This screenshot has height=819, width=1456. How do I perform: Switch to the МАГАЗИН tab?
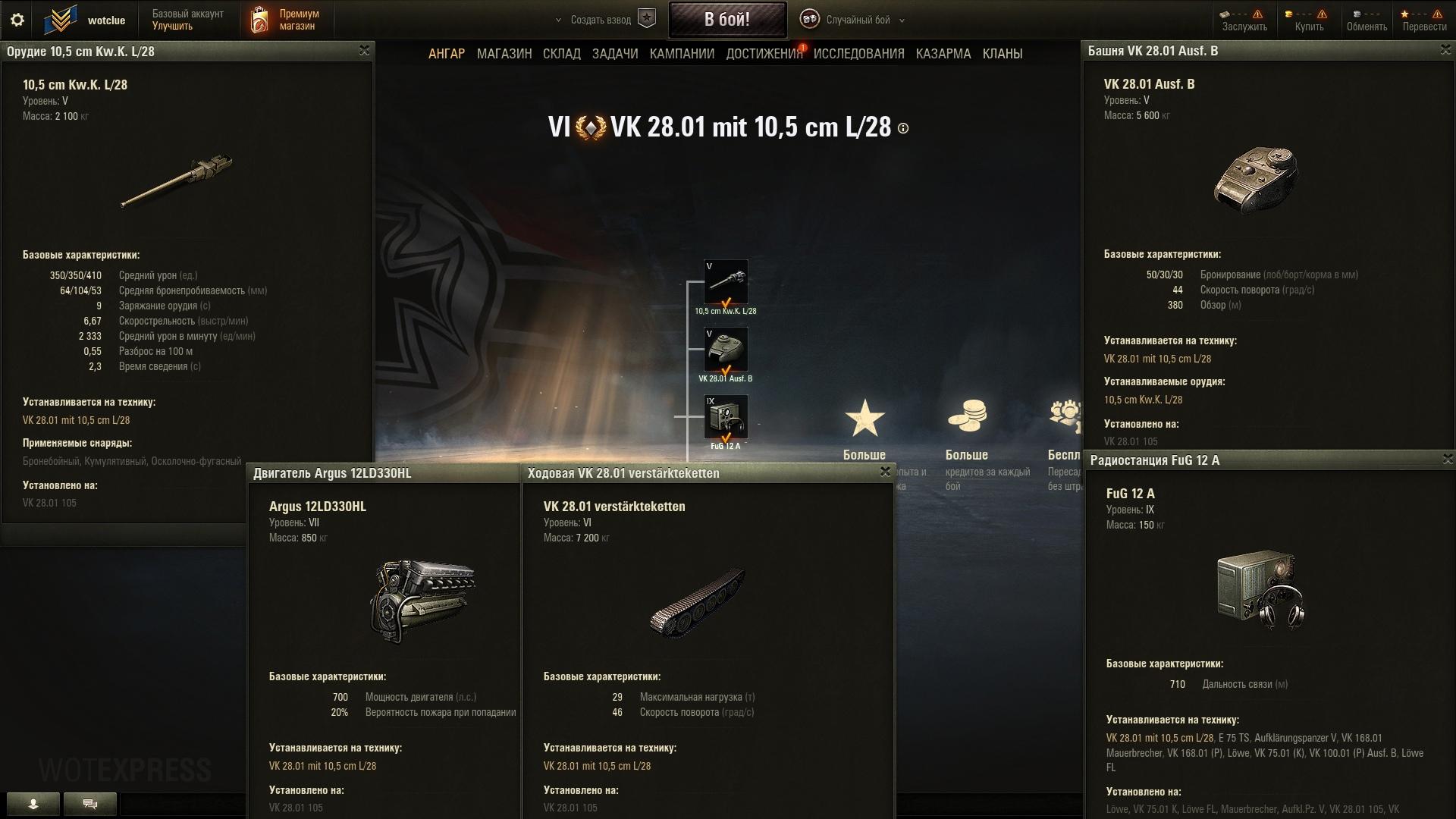pos(504,54)
